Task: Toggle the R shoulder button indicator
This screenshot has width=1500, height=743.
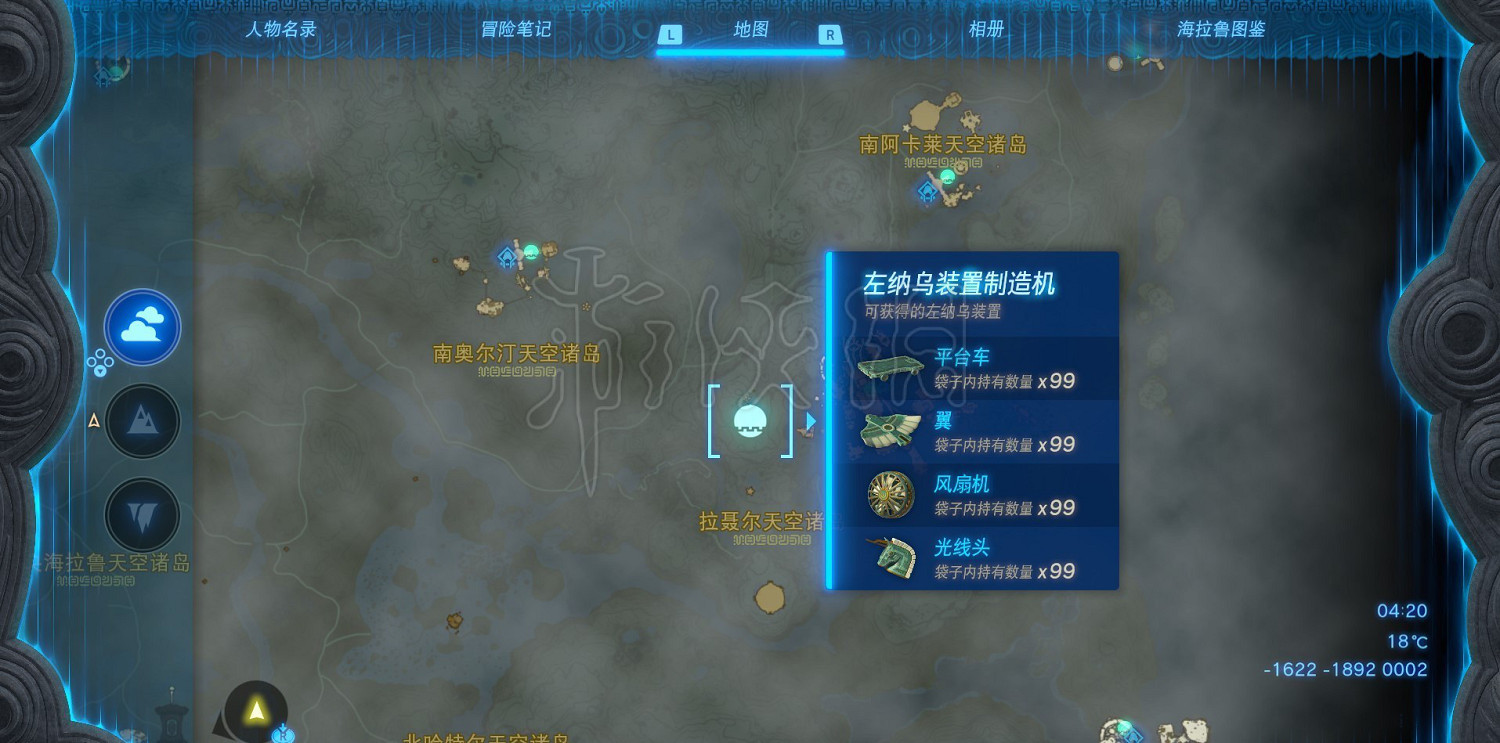Action: click(x=831, y=32)
